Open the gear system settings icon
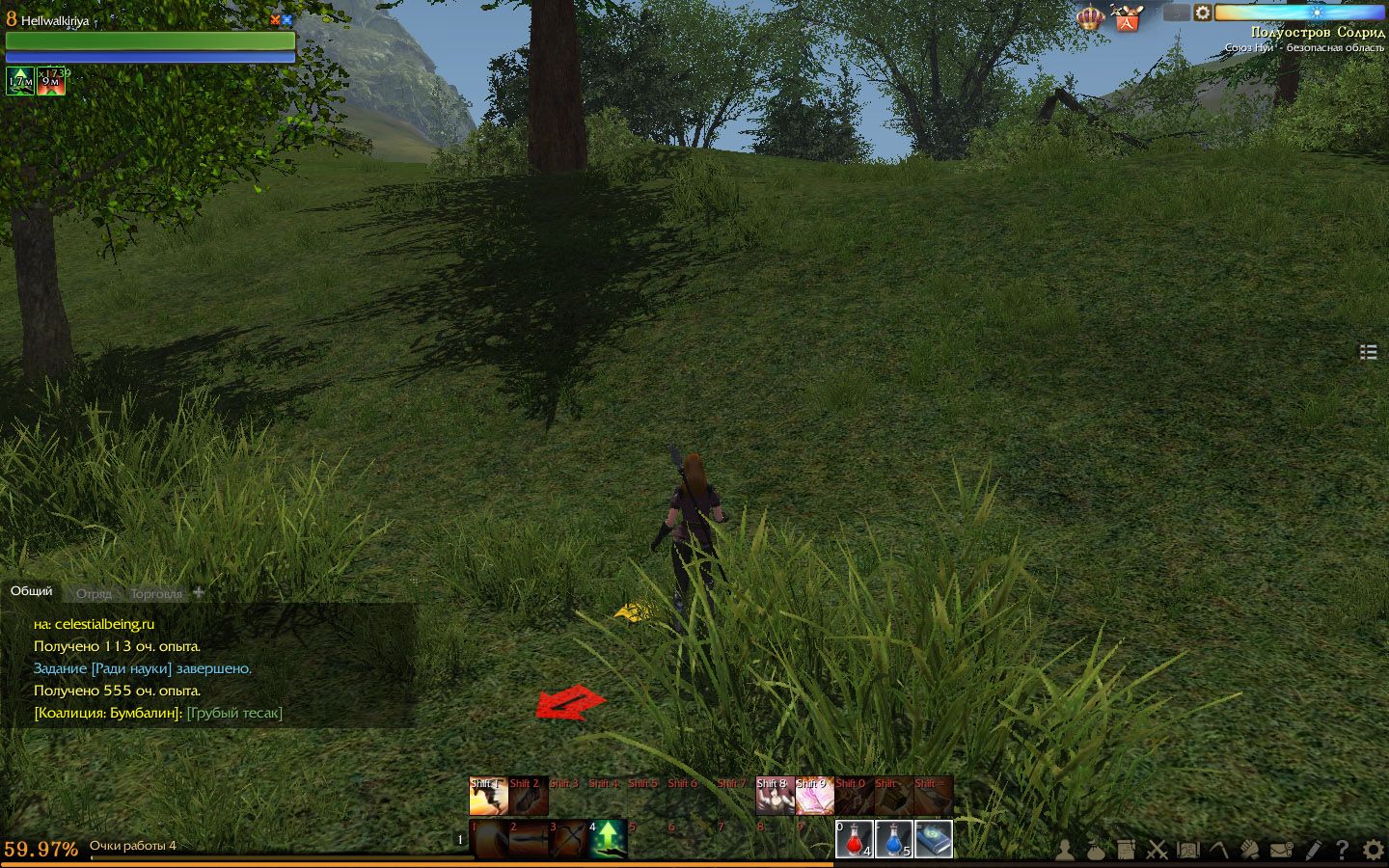This screenshot has height=868, width=1389. pos(1374,850)
